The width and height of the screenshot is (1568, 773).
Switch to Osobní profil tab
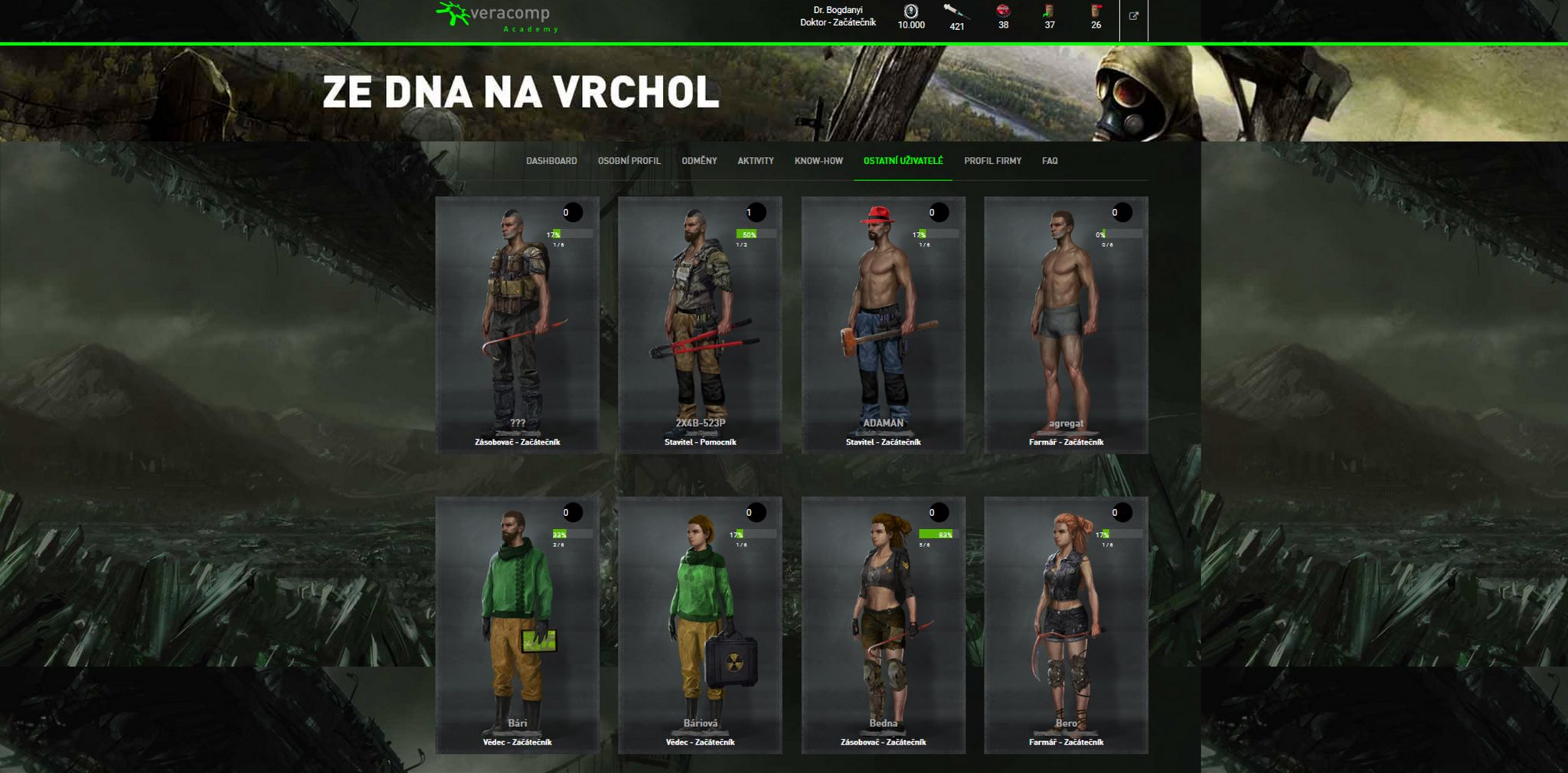click(x=629, y=161)
